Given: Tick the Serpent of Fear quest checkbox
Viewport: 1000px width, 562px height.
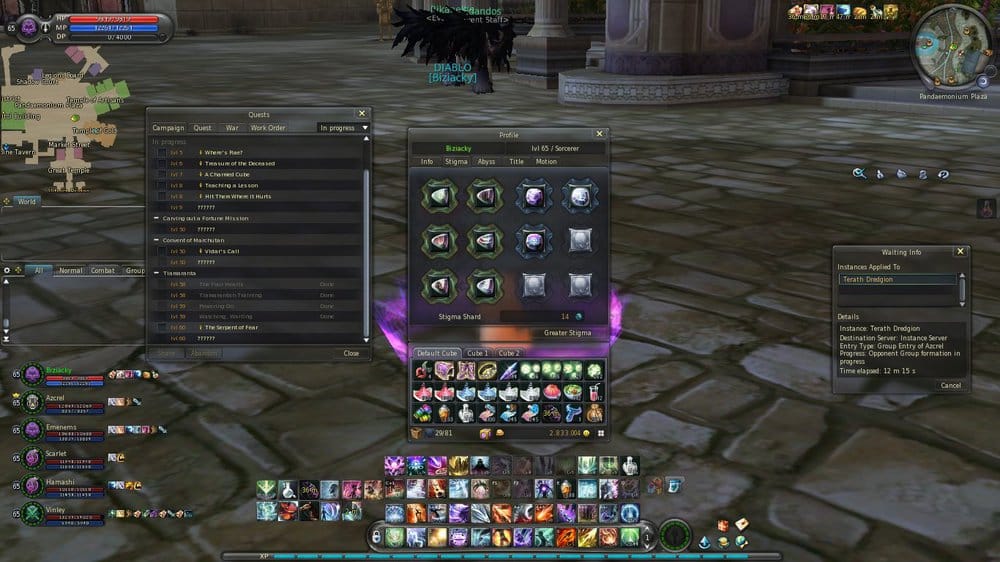Looking at the screenshot, I should point(161,327).
